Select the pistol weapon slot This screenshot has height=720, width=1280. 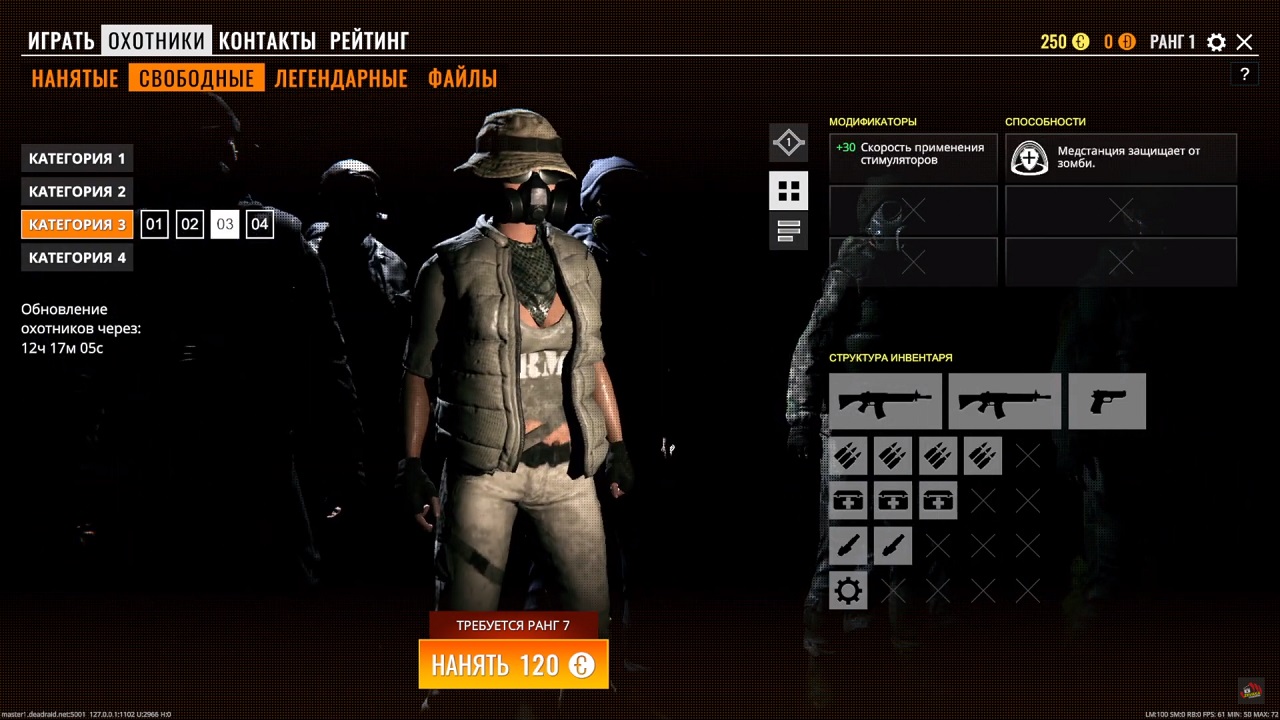1106,401
